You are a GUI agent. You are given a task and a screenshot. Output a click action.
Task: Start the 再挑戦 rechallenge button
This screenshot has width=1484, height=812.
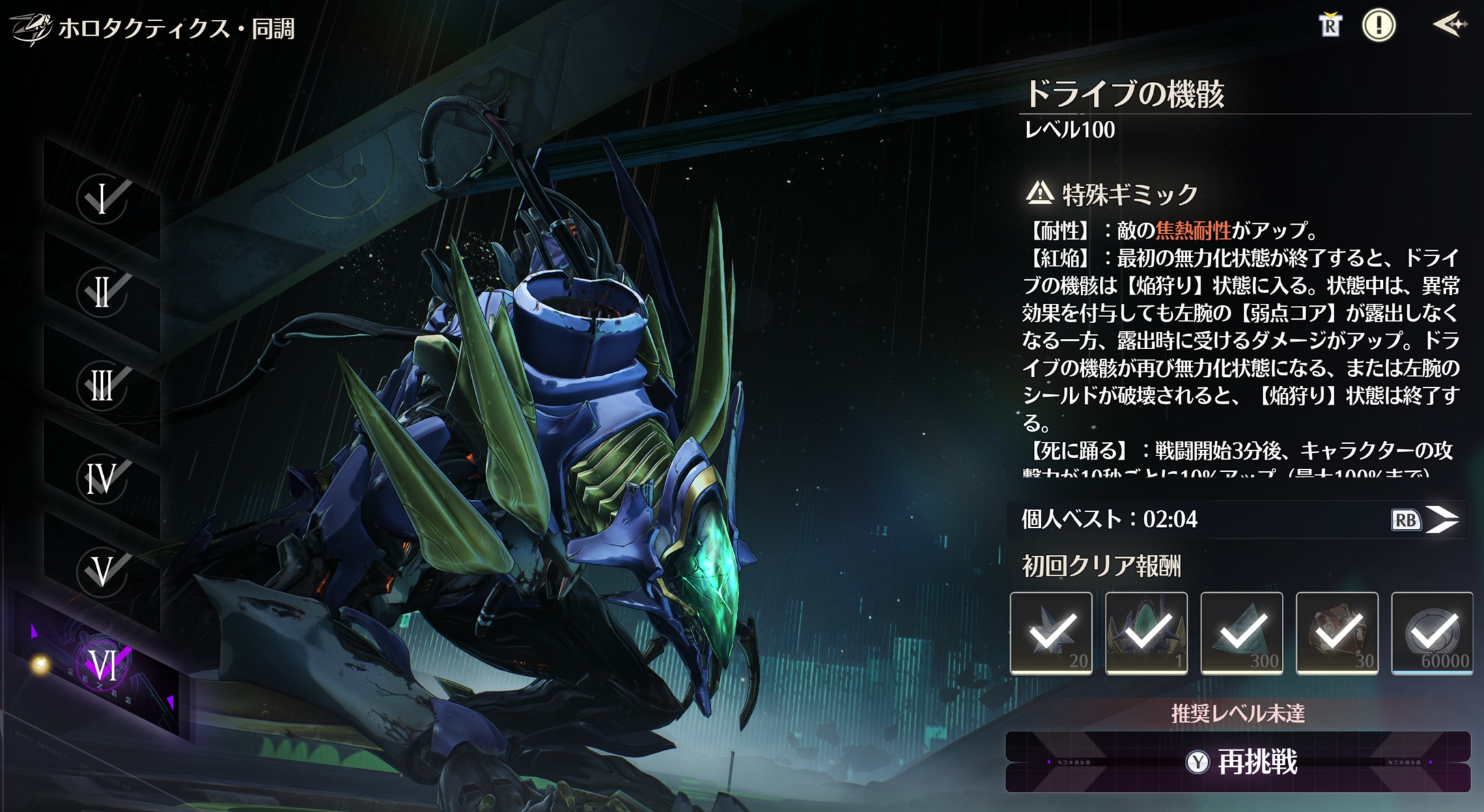pyautogui.click(x=1237, y=762)
